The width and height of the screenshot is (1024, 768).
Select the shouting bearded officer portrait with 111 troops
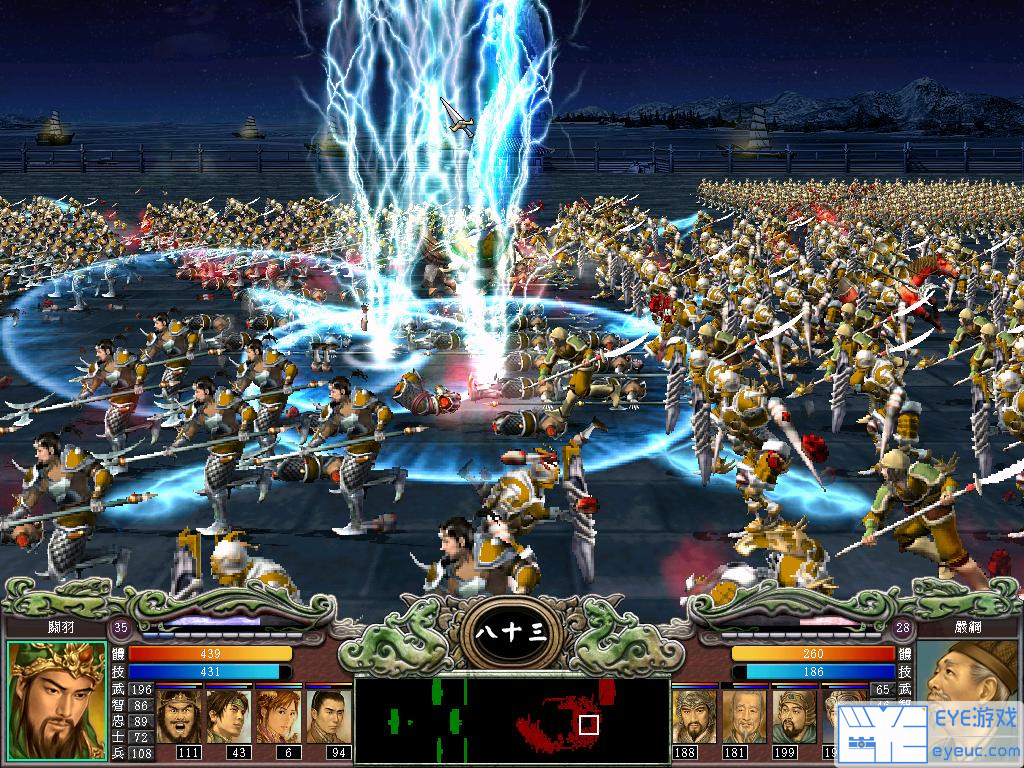[178, 714]
